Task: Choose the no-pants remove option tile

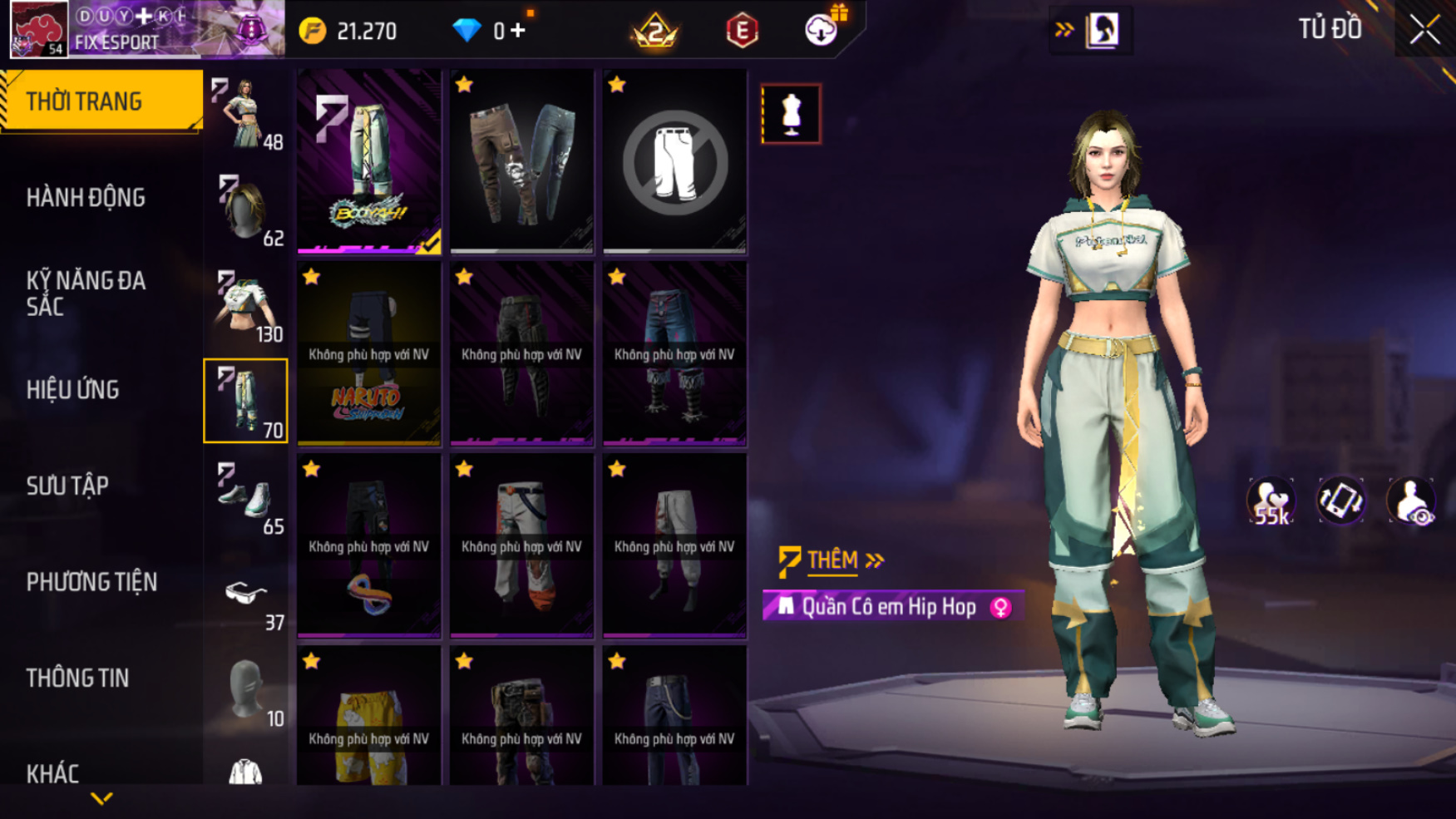Action: click(674, 161)
